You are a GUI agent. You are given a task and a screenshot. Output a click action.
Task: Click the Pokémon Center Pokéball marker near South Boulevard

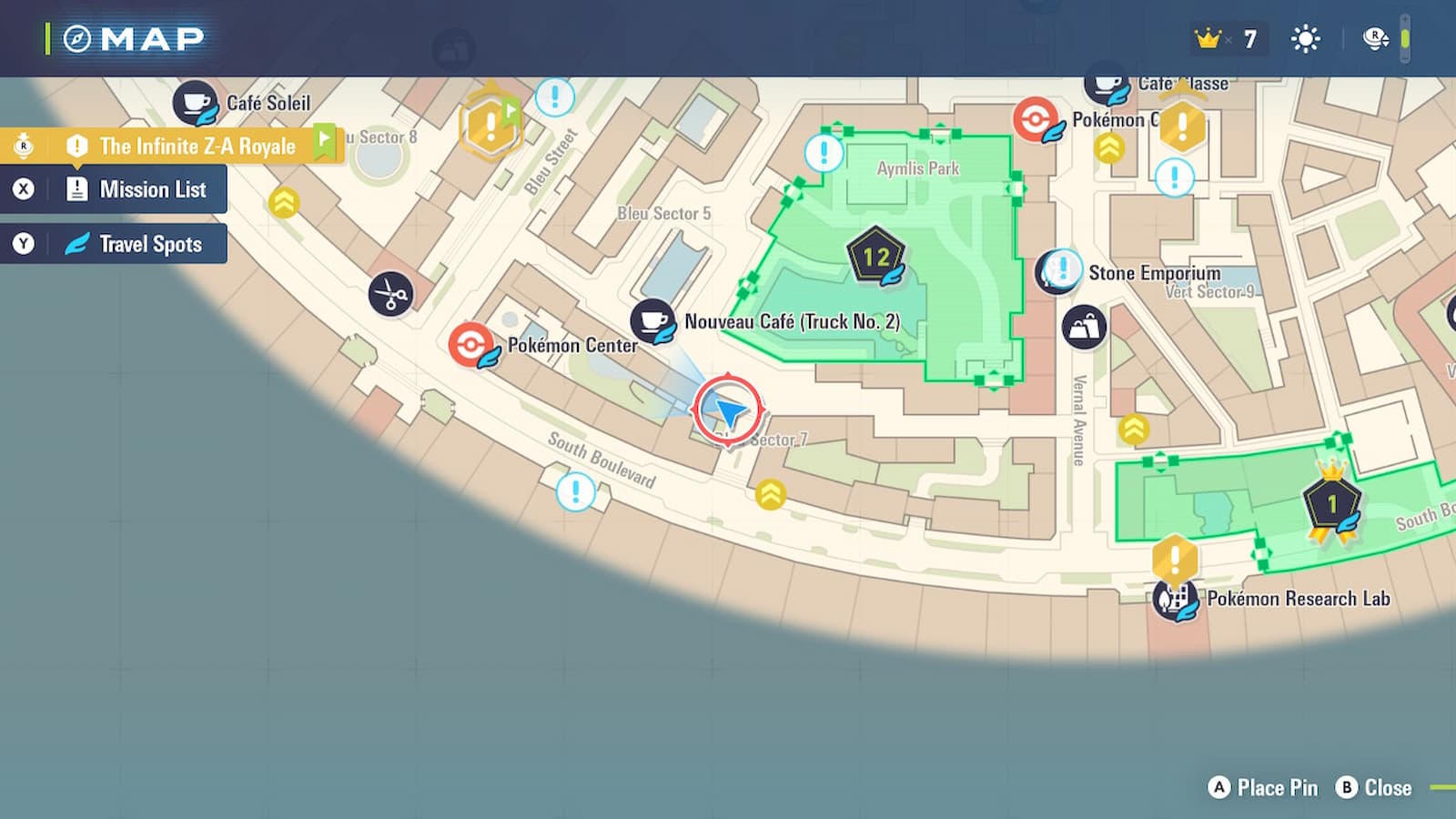coord(470,345)
